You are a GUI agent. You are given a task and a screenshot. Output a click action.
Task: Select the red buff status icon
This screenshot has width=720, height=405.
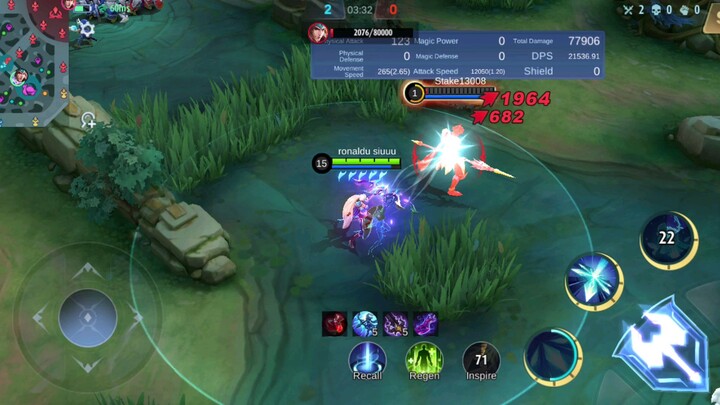[x=334, y=324]
